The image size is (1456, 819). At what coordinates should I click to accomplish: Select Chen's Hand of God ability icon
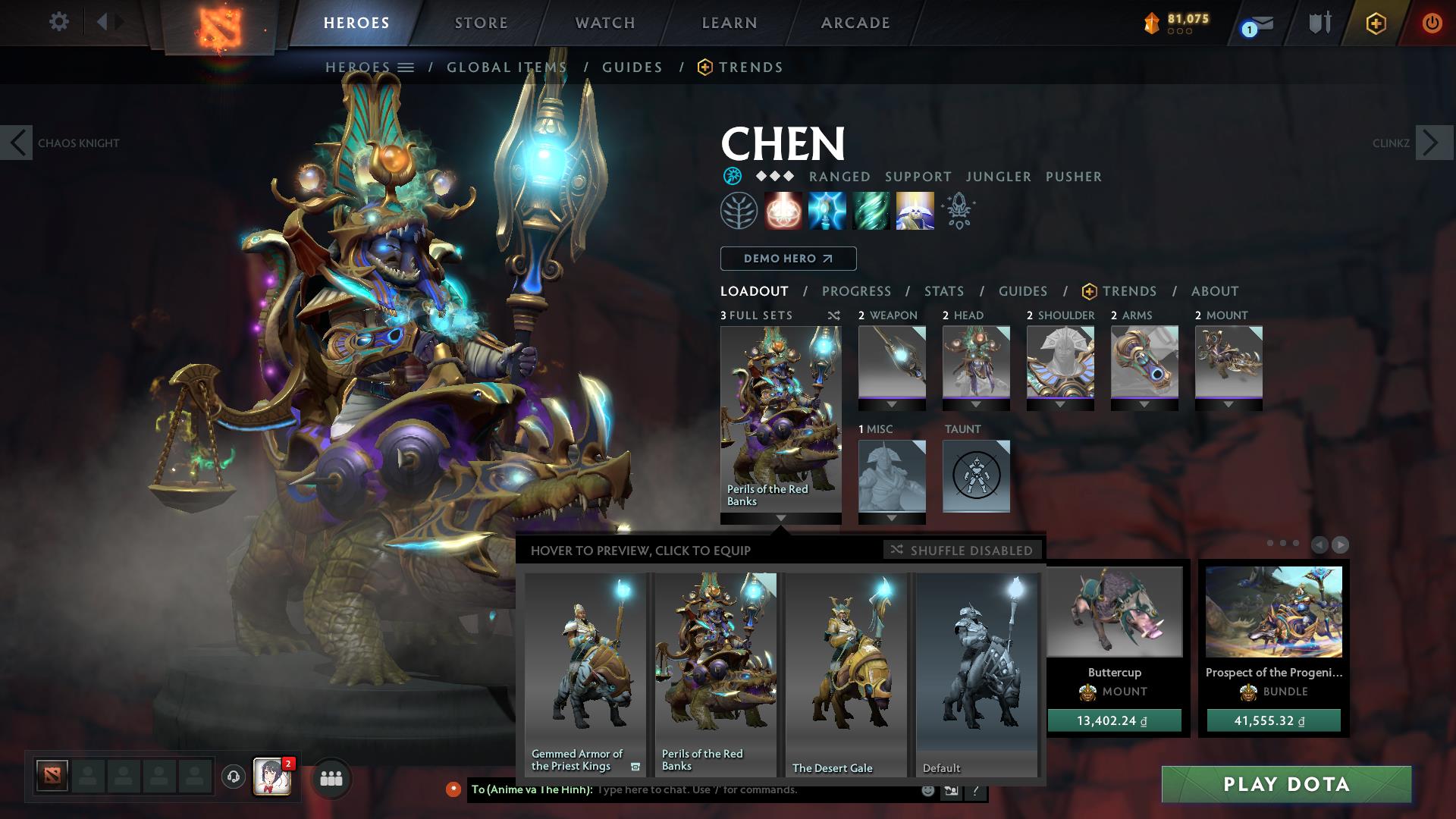[x=915, y=211]
